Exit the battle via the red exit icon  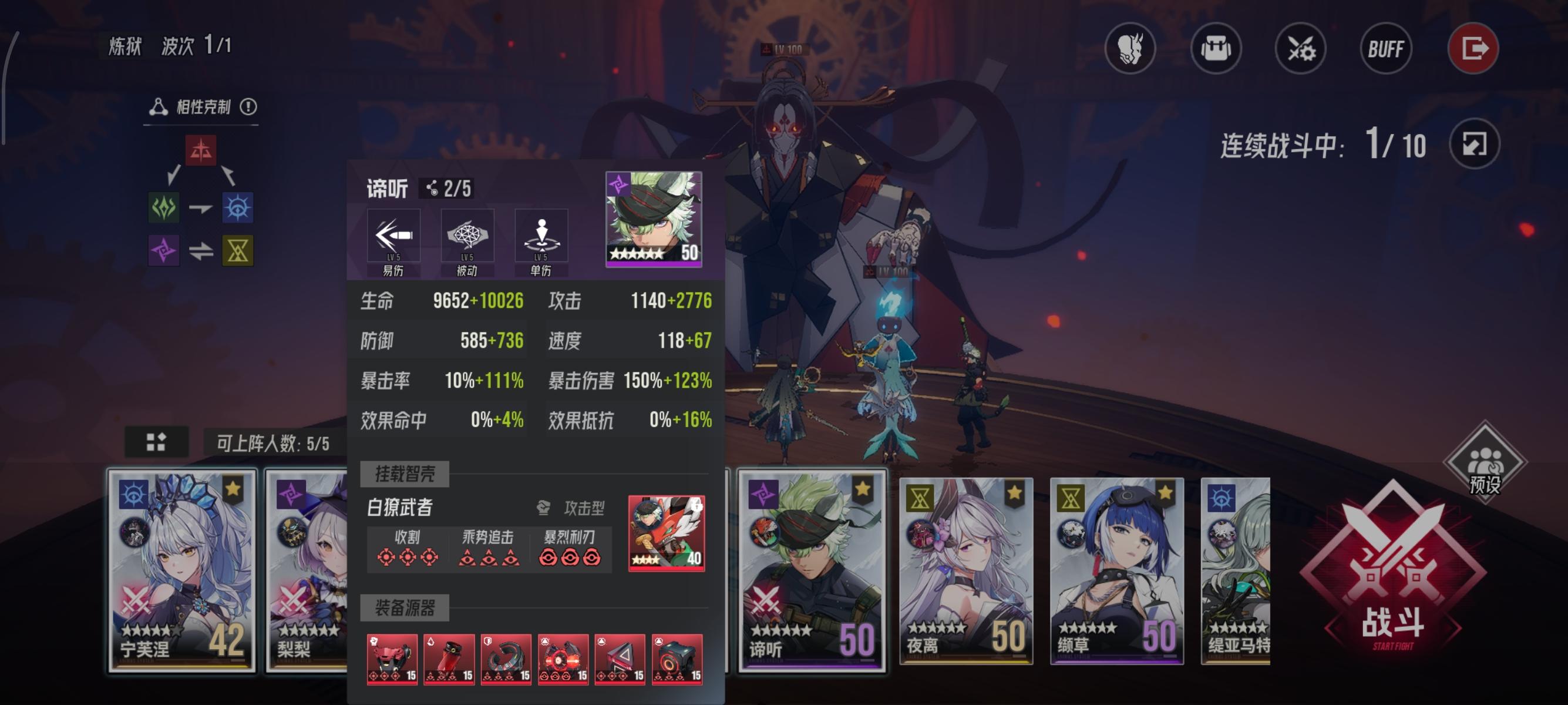pos(1473,50)
